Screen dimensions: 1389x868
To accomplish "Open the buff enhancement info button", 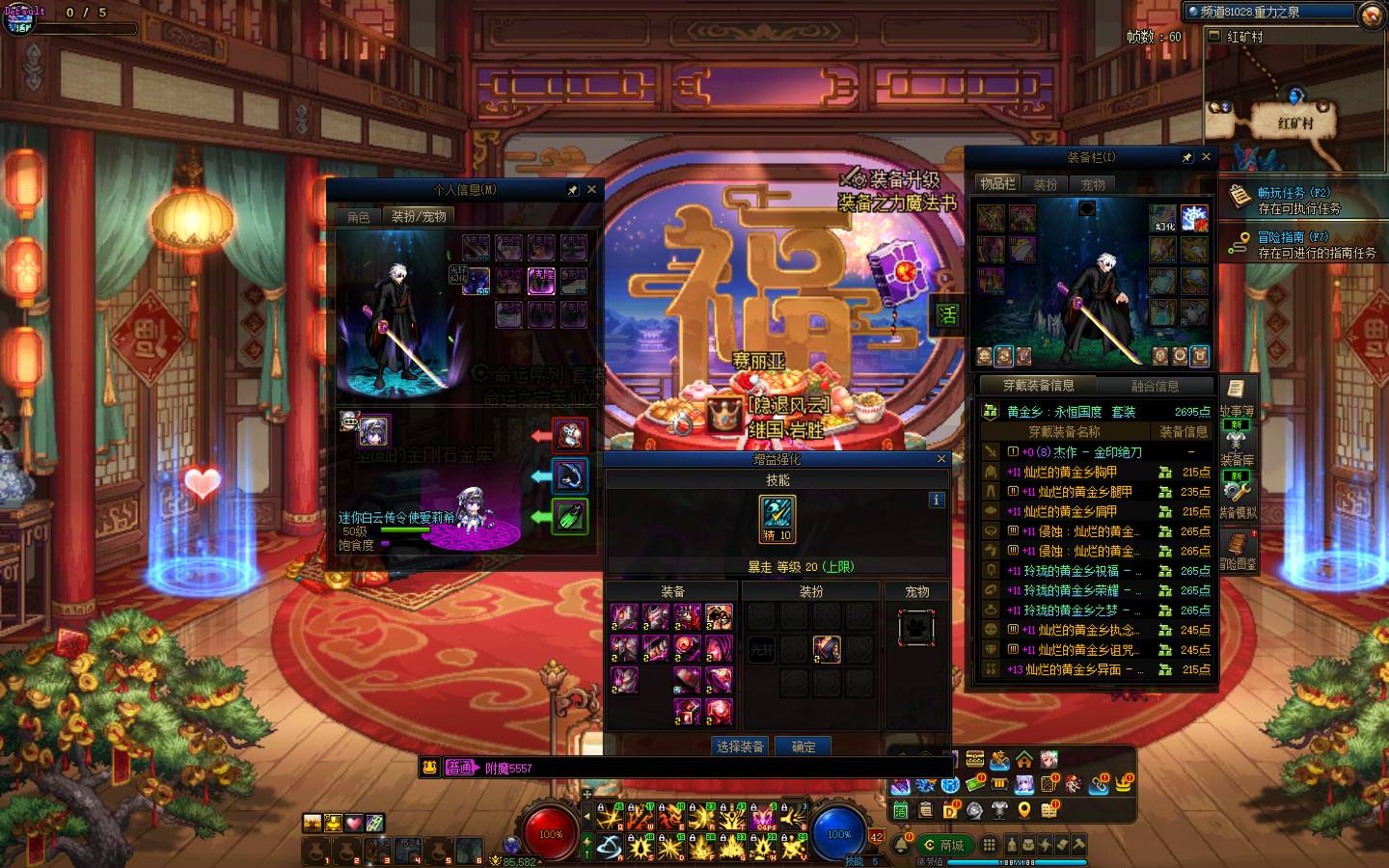I will click(x=936, y=500).
